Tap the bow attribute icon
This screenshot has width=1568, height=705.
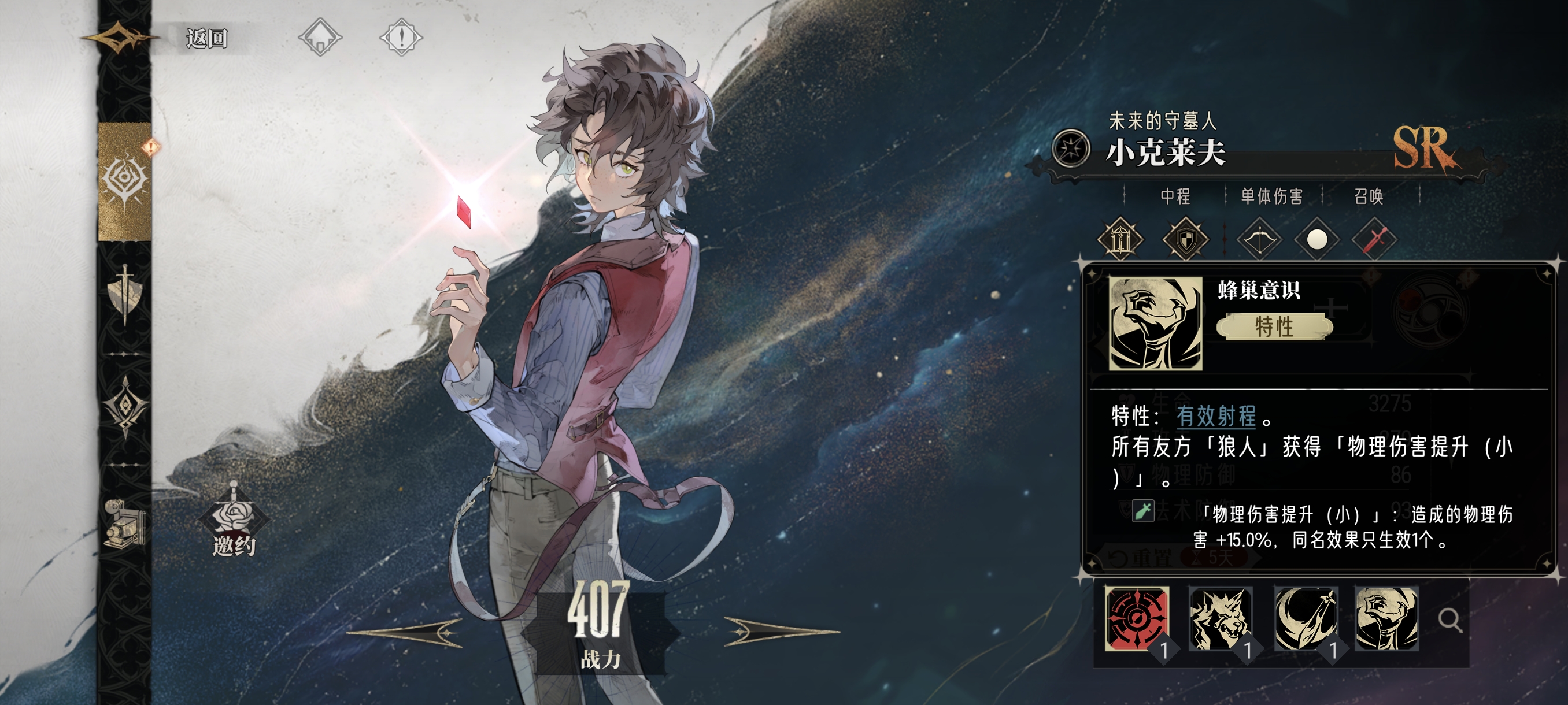(1259, 240)
